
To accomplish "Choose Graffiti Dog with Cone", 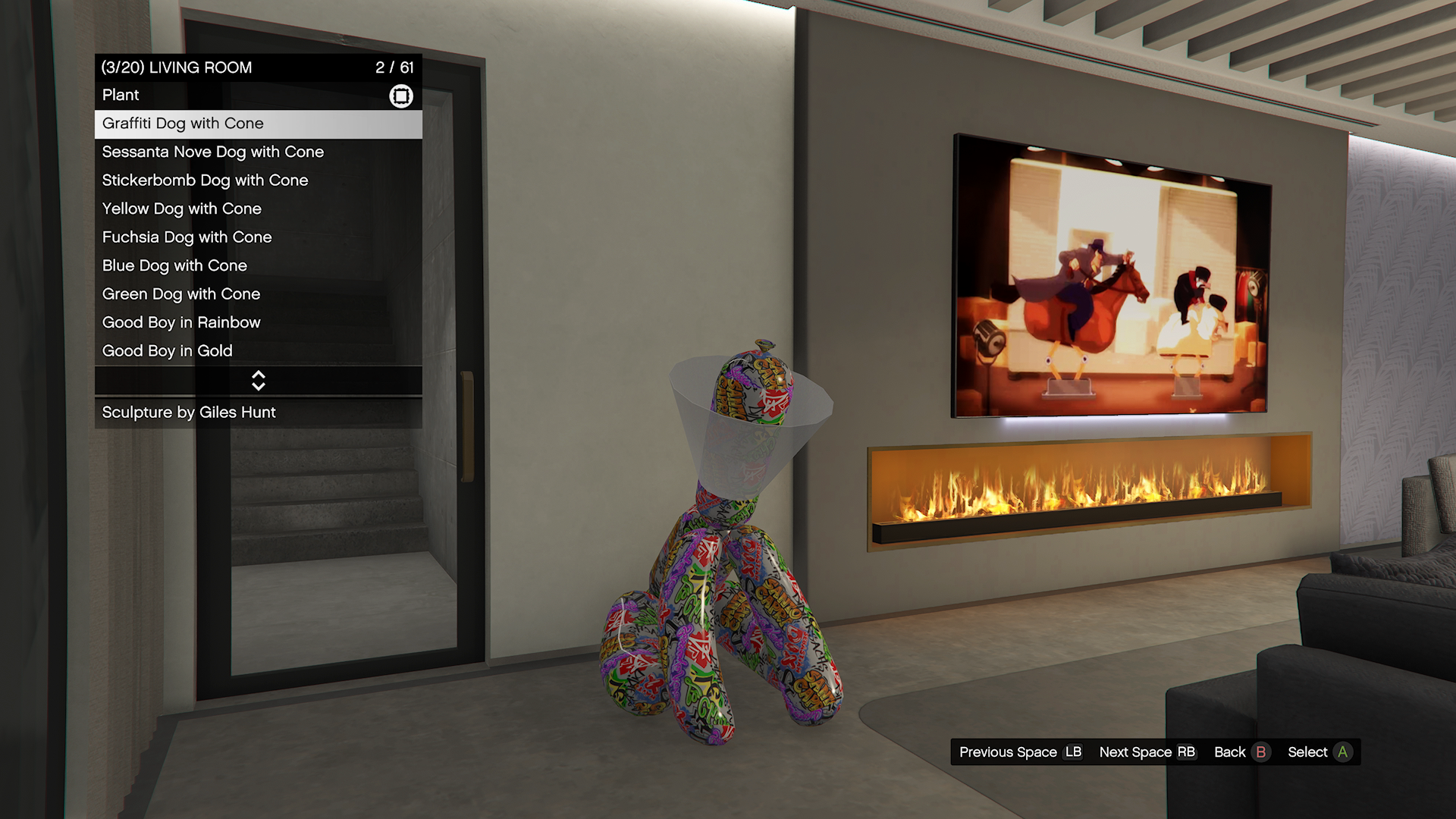I will [258, 124].
